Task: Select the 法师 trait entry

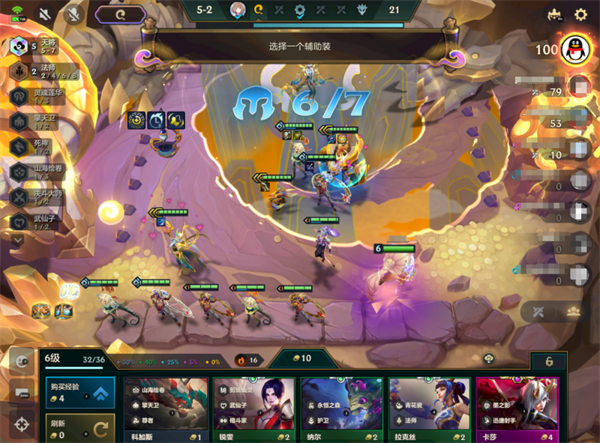Action: coord(40,72)
